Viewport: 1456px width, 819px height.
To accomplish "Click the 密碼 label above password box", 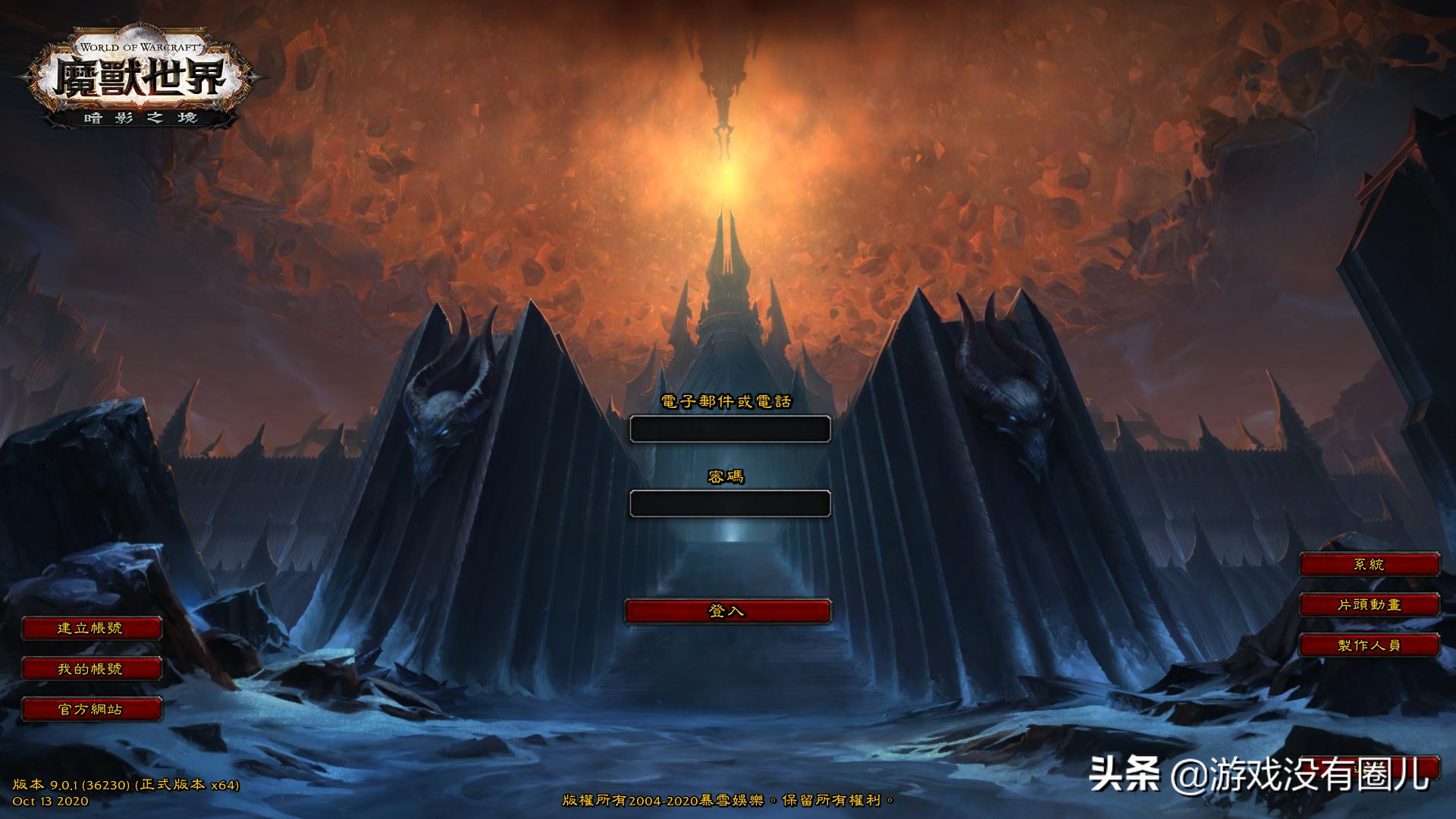I will (728, 478).
